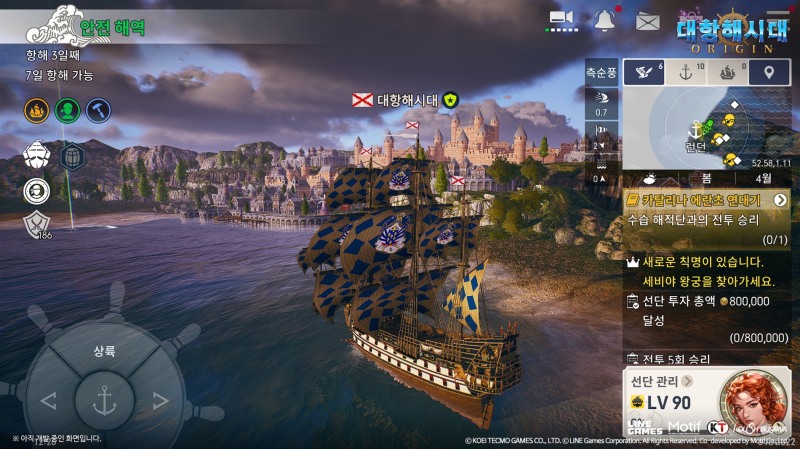
Task: Open the barrel supplies hexagon icon
Action: pos(72,156)
